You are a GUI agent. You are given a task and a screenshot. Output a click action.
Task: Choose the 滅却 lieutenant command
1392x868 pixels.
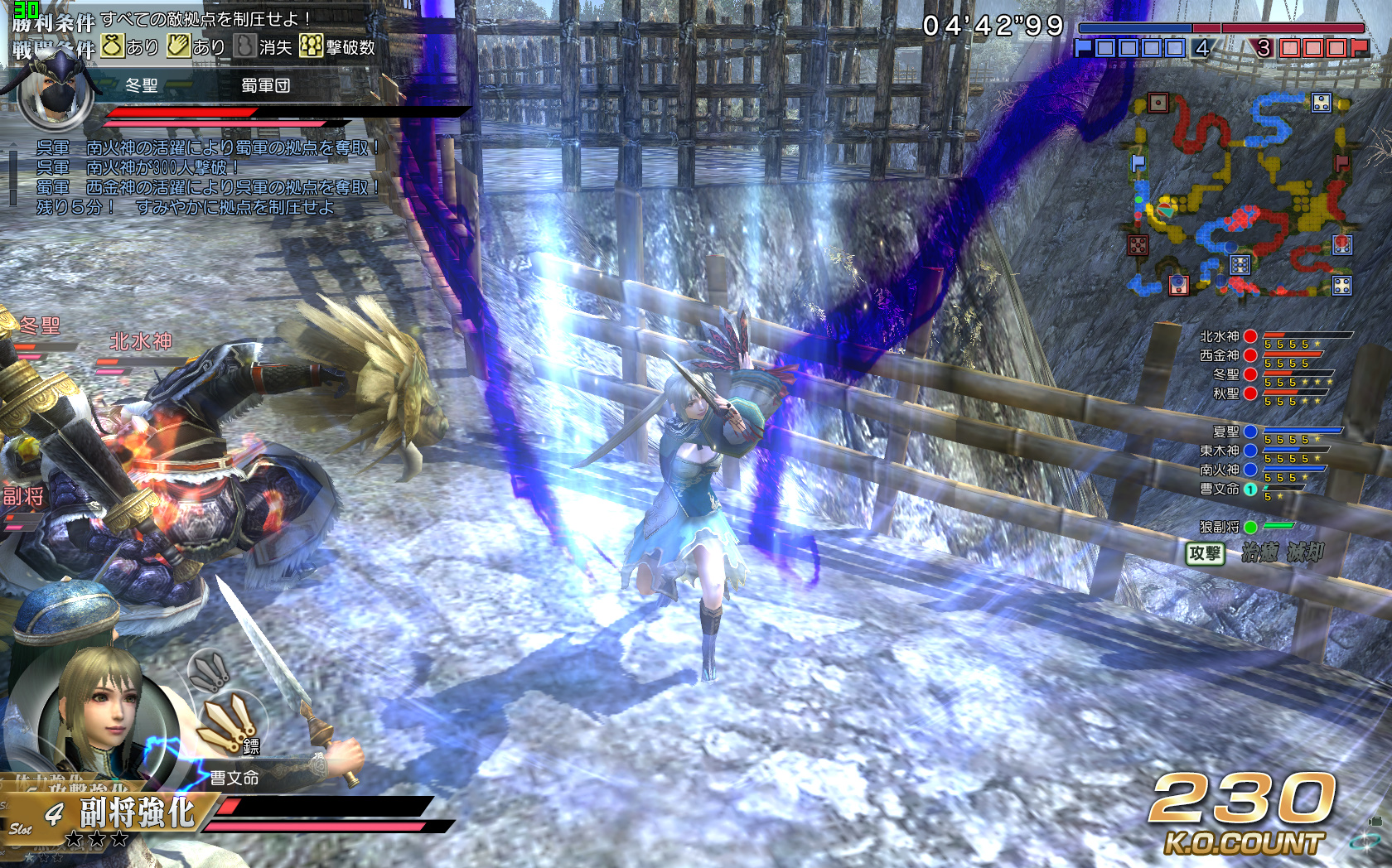[1305, 552]
